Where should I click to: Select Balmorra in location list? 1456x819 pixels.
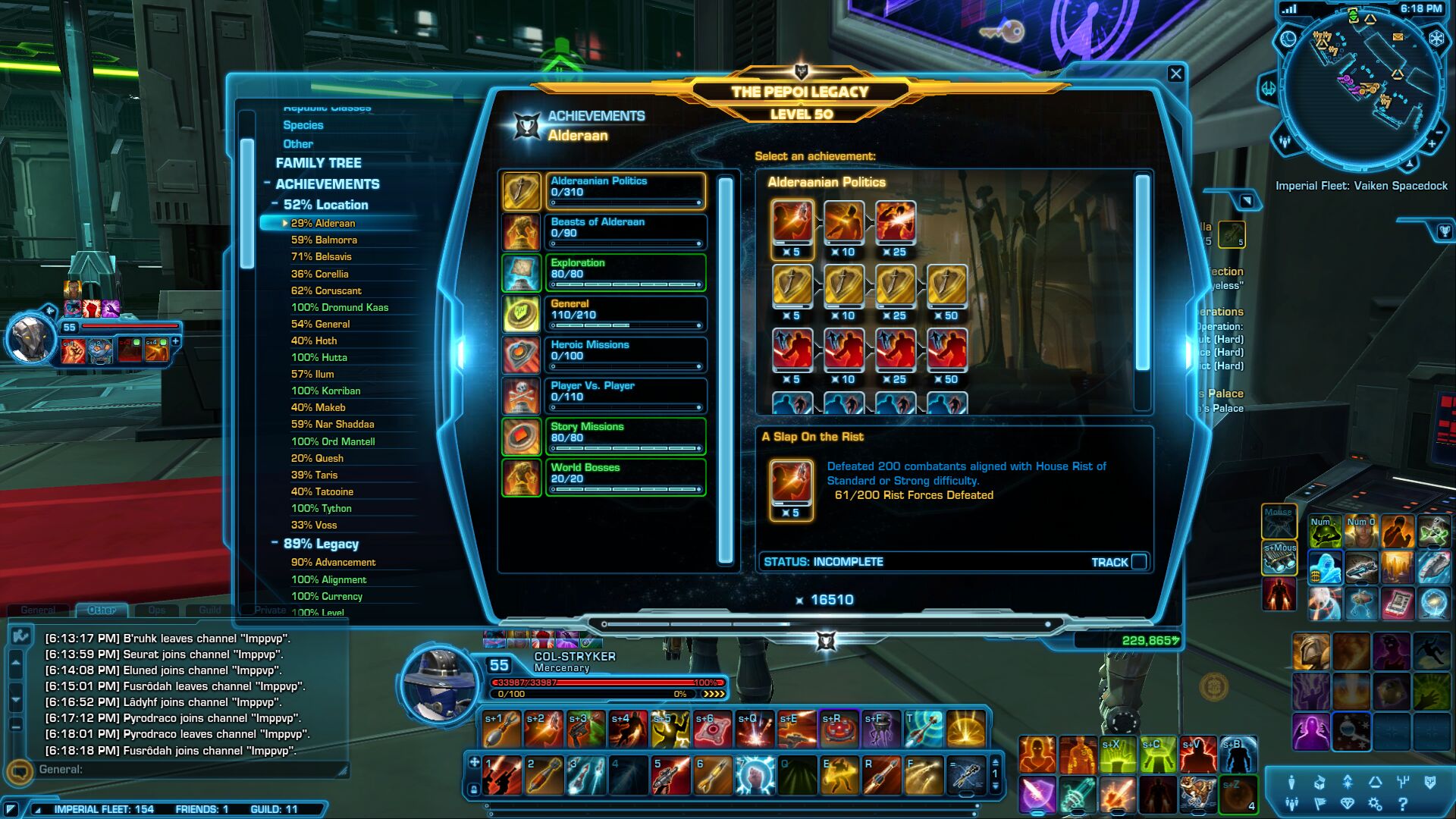pyautogui.click(x=324, y=240)
